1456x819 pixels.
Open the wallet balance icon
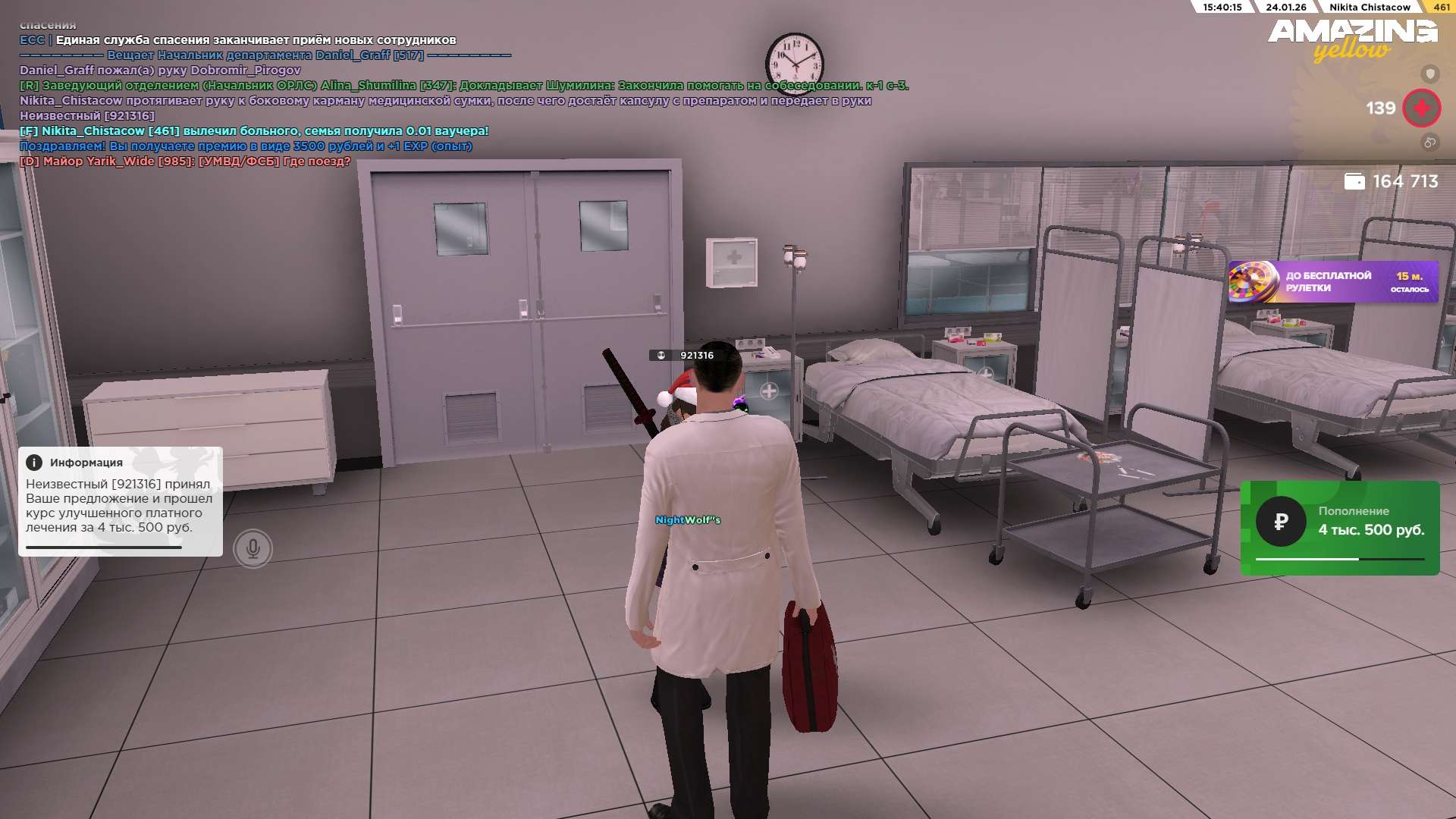click(1354, 181)
